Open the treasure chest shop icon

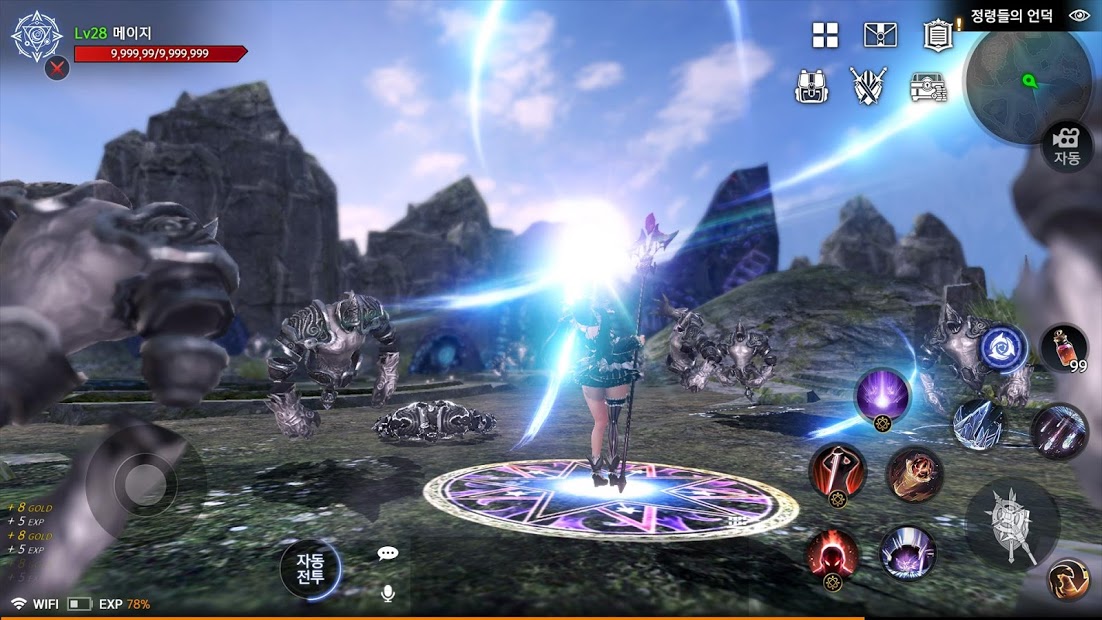pyautogui.click(x=928, y=87)
